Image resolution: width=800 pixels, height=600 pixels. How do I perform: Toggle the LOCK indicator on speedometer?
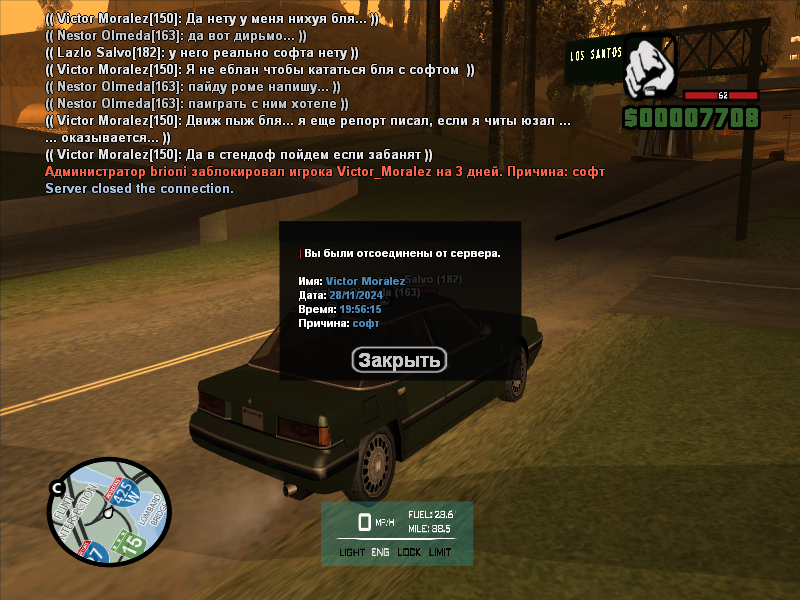coord(409,552)
